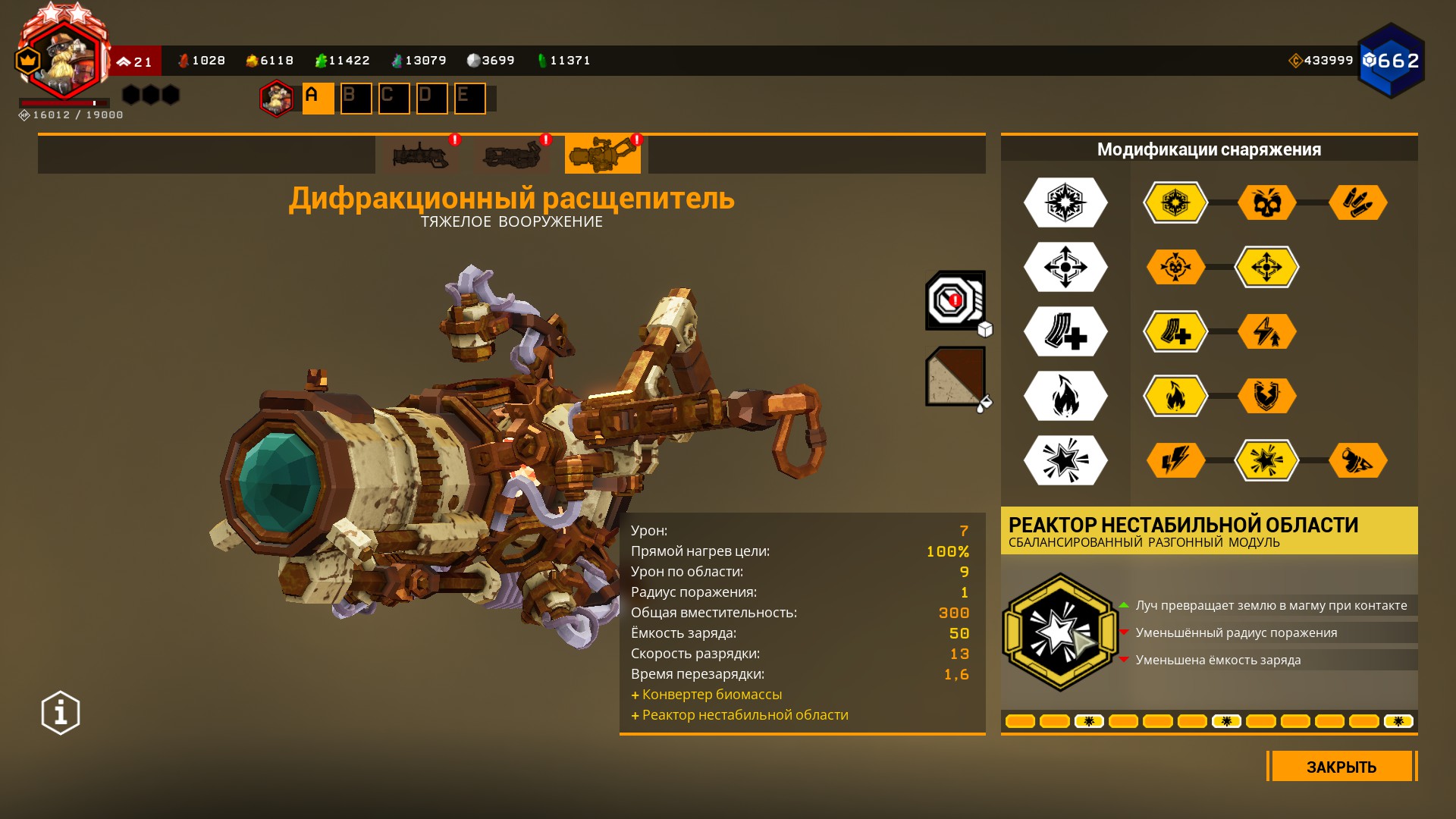Viewport: 1456px width, 819px height.
Task: Switch to loadout A
Action: 318,98
